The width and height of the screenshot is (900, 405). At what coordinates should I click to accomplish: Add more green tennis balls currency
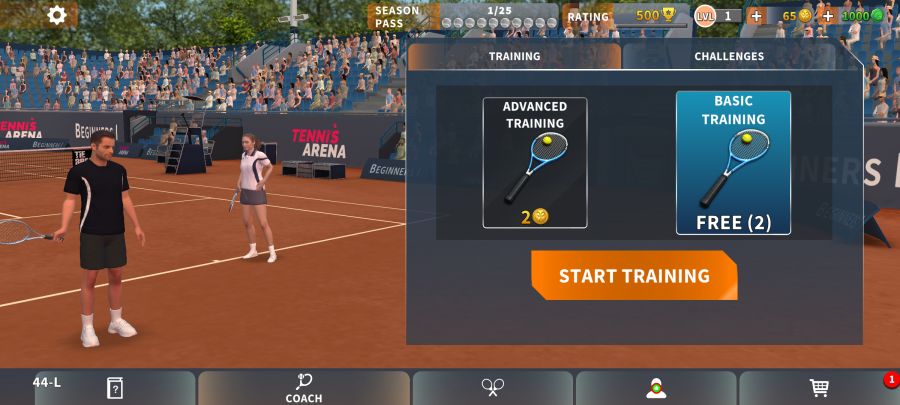point(827,16)
